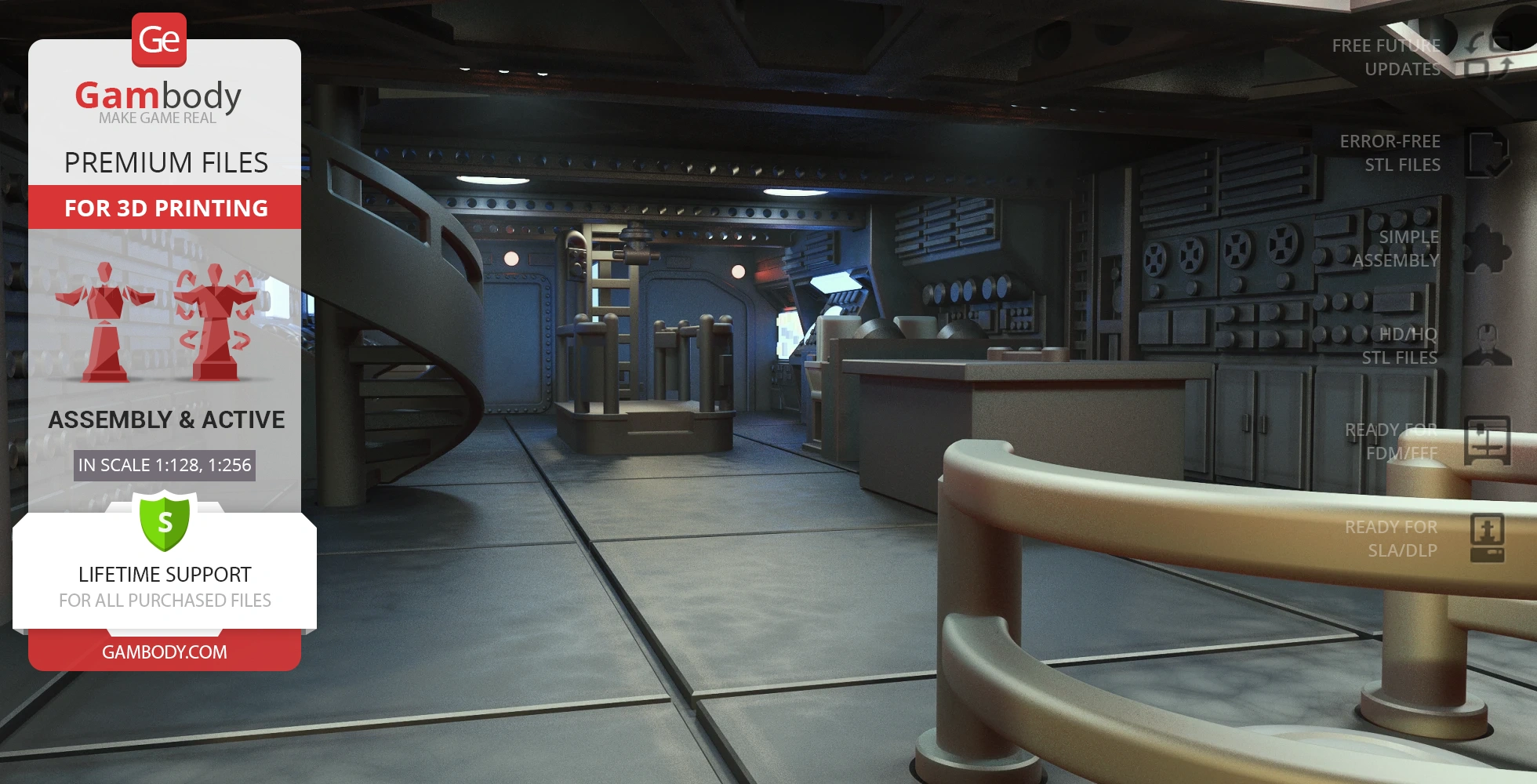Click the Error-Free STL Files icon

point(1486,154)
